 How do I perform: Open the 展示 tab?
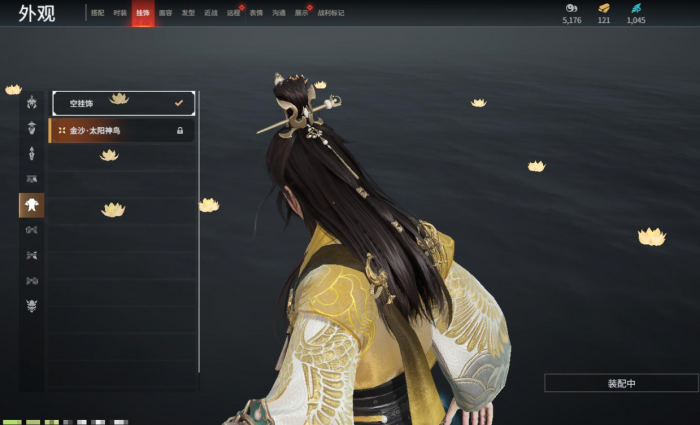point(302,13)
